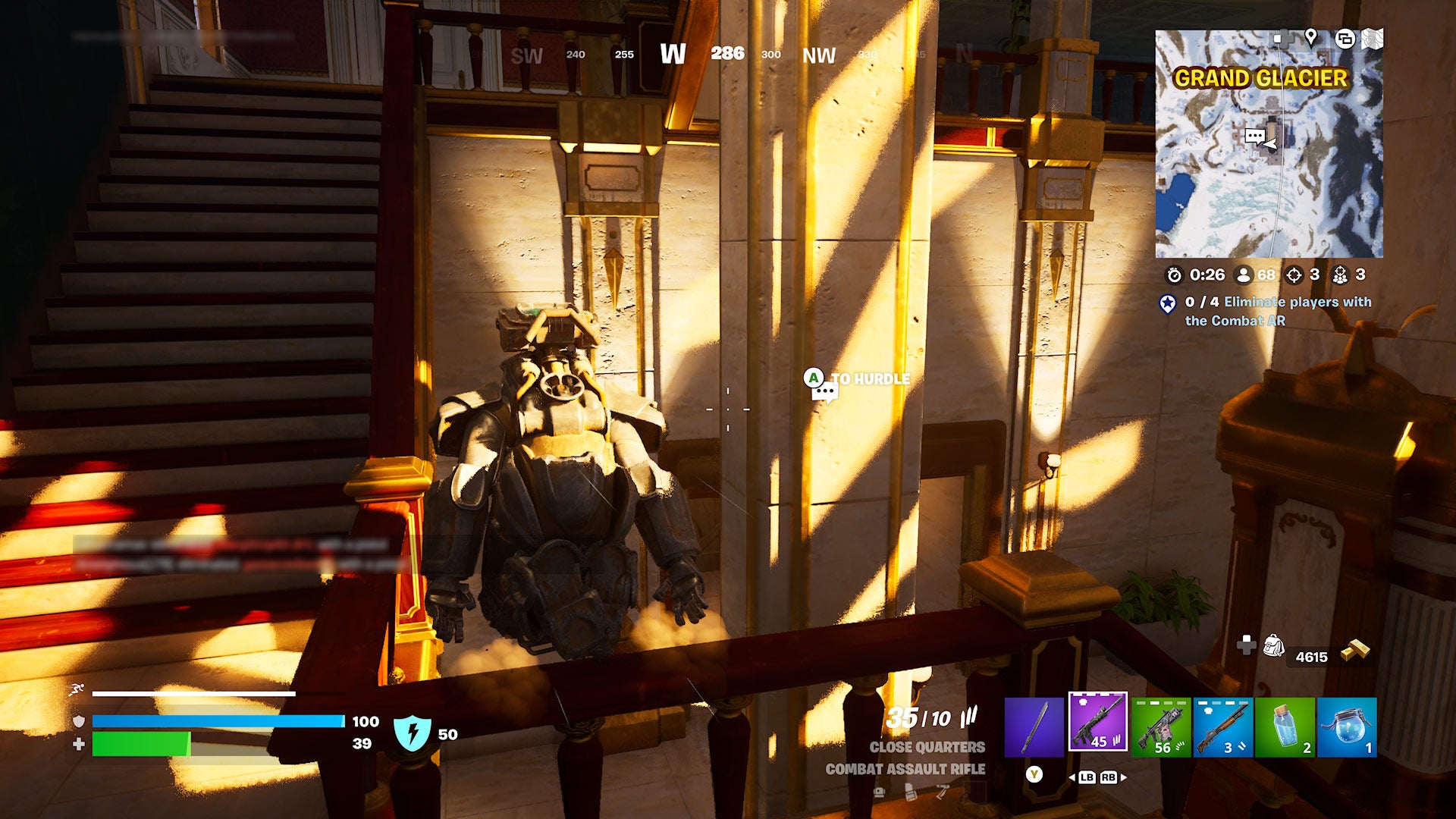Click the players remaining icon showing 68

pyautogui.click(x=1243, y=275)
